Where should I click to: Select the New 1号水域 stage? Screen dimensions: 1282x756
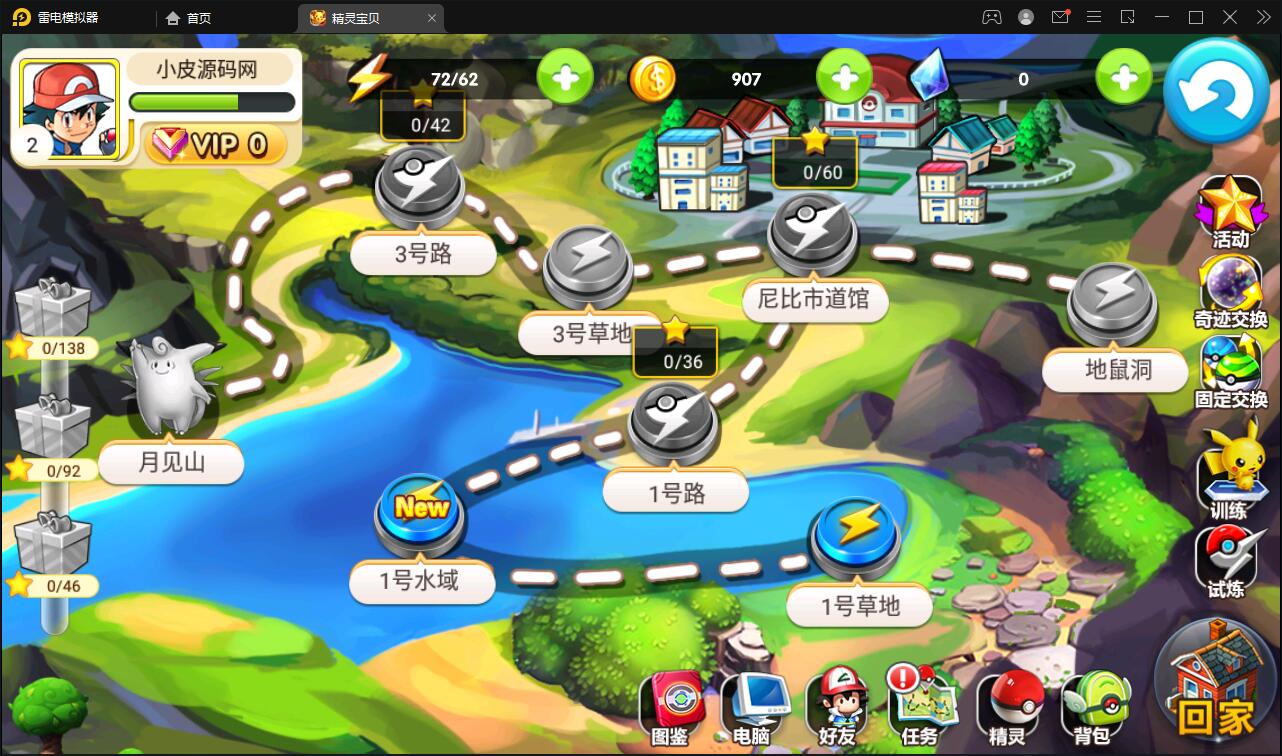[x=420, y=512]
